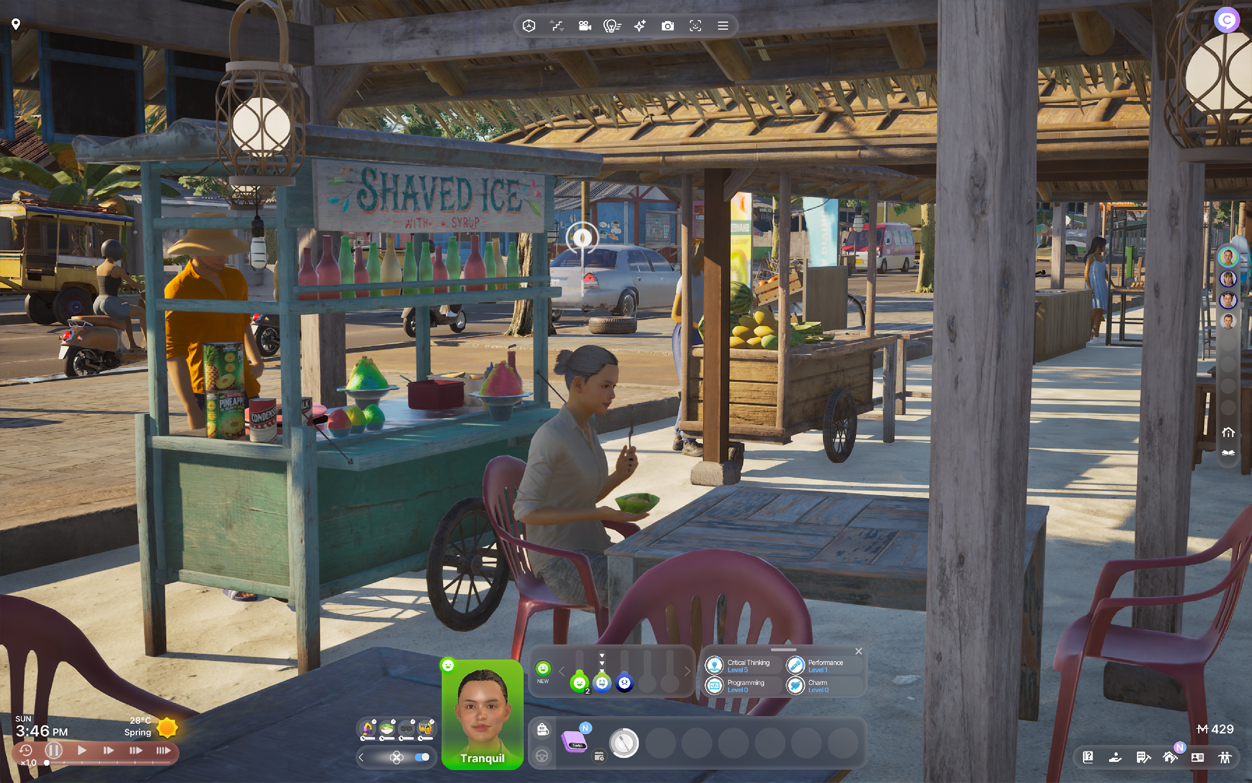Open the map location pin
Viewport: 1252px width, 783px height.
click(x=16, y=24)
